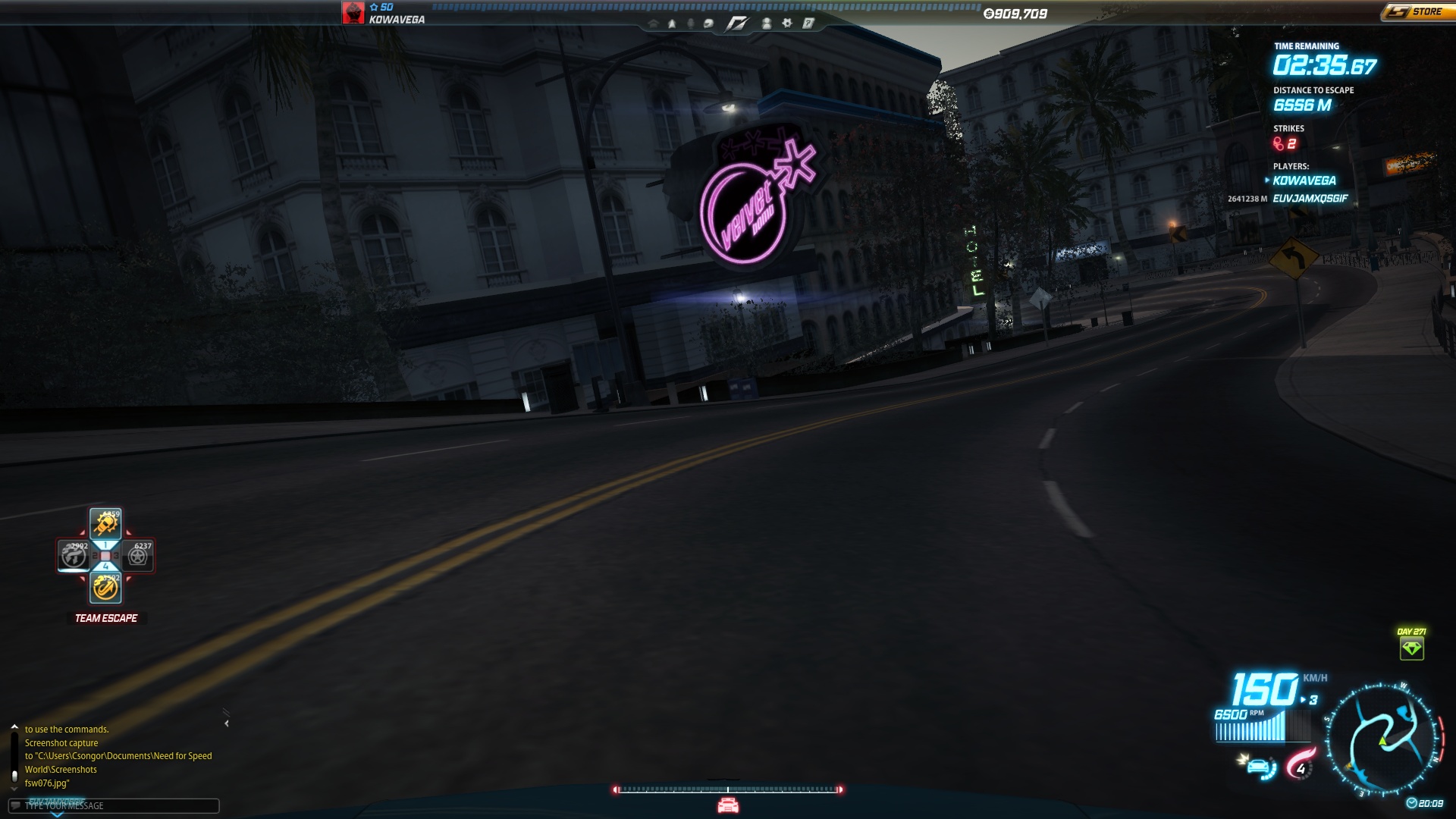Open the friends silhouette icon in the top bar

point(767,24)
